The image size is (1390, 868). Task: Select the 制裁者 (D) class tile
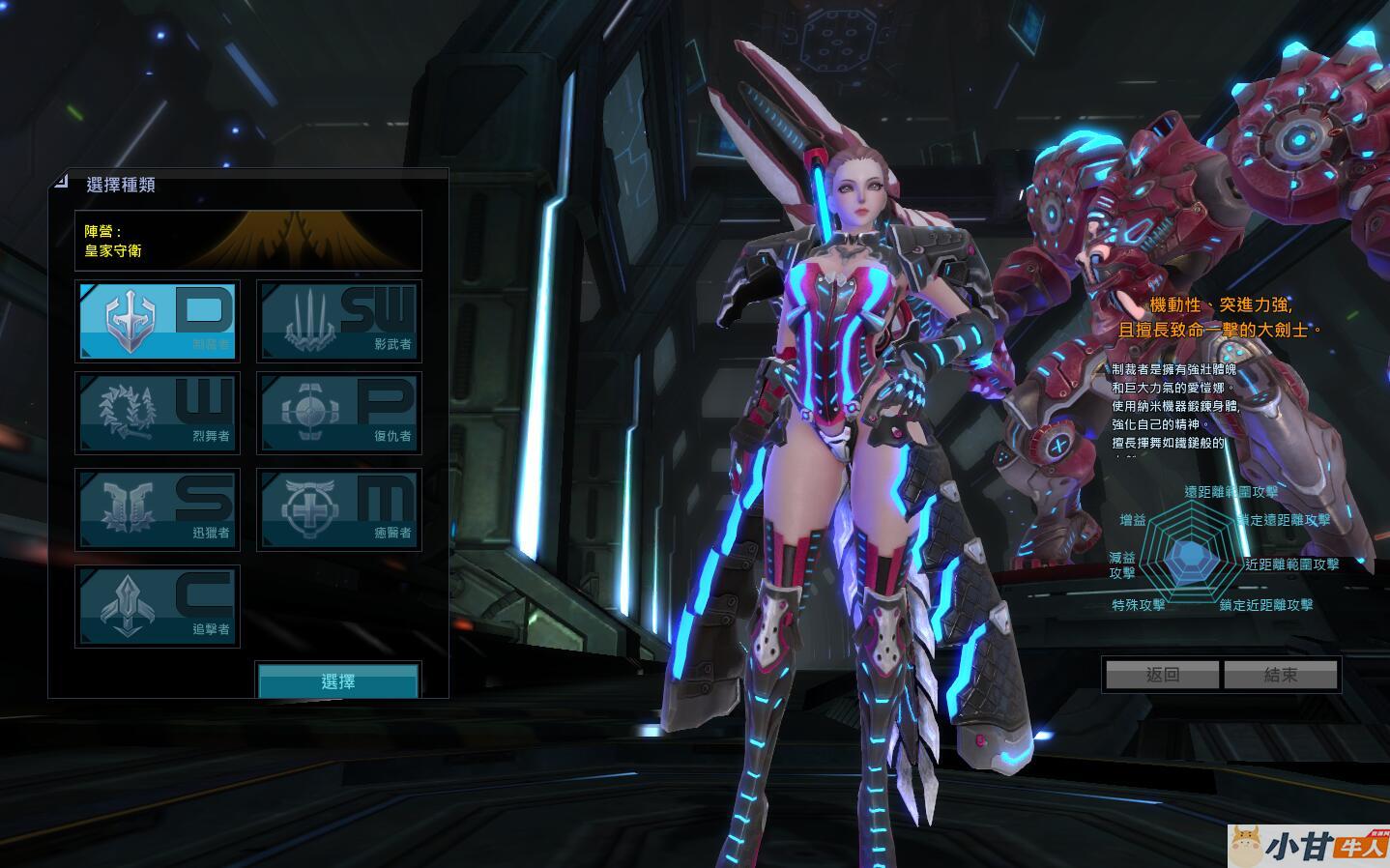158,321
